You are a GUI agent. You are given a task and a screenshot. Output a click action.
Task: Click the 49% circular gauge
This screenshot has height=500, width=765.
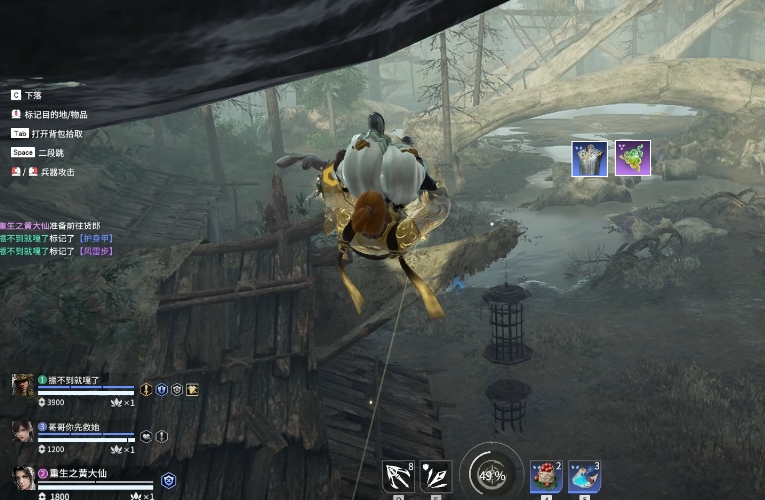[490, 475]
